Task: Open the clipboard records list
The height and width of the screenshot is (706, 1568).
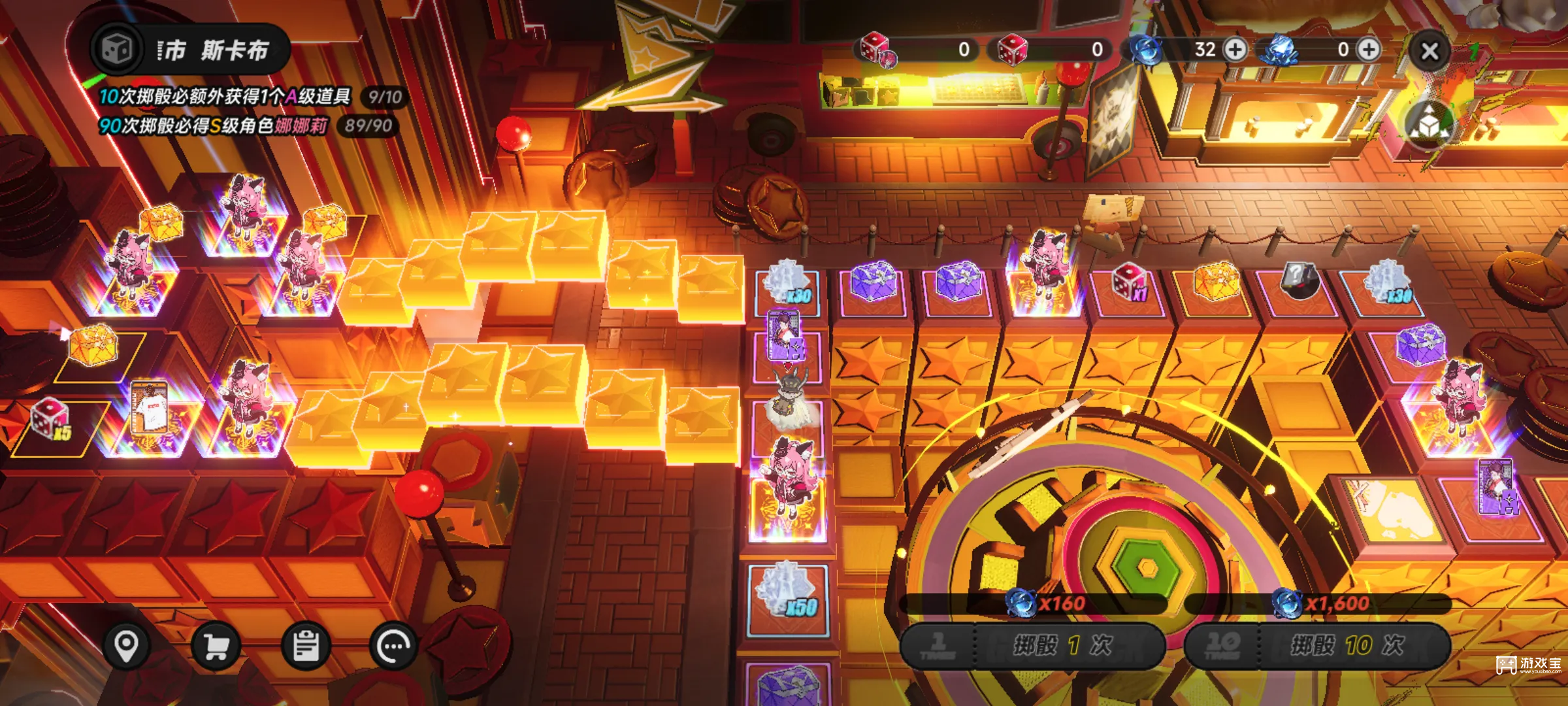Action: point(305,647)
